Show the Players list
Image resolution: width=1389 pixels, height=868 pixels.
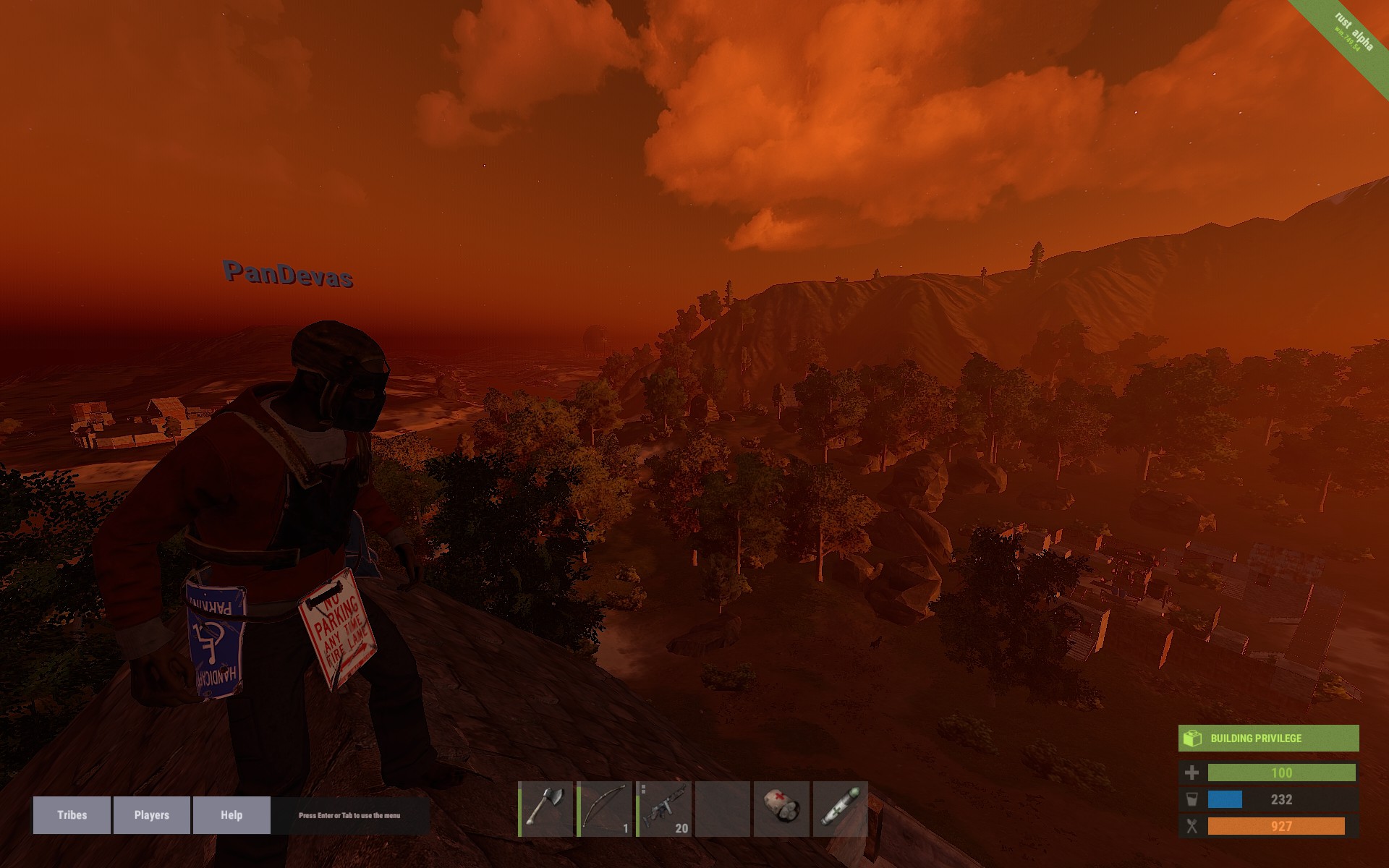click(x=151, y=815)
